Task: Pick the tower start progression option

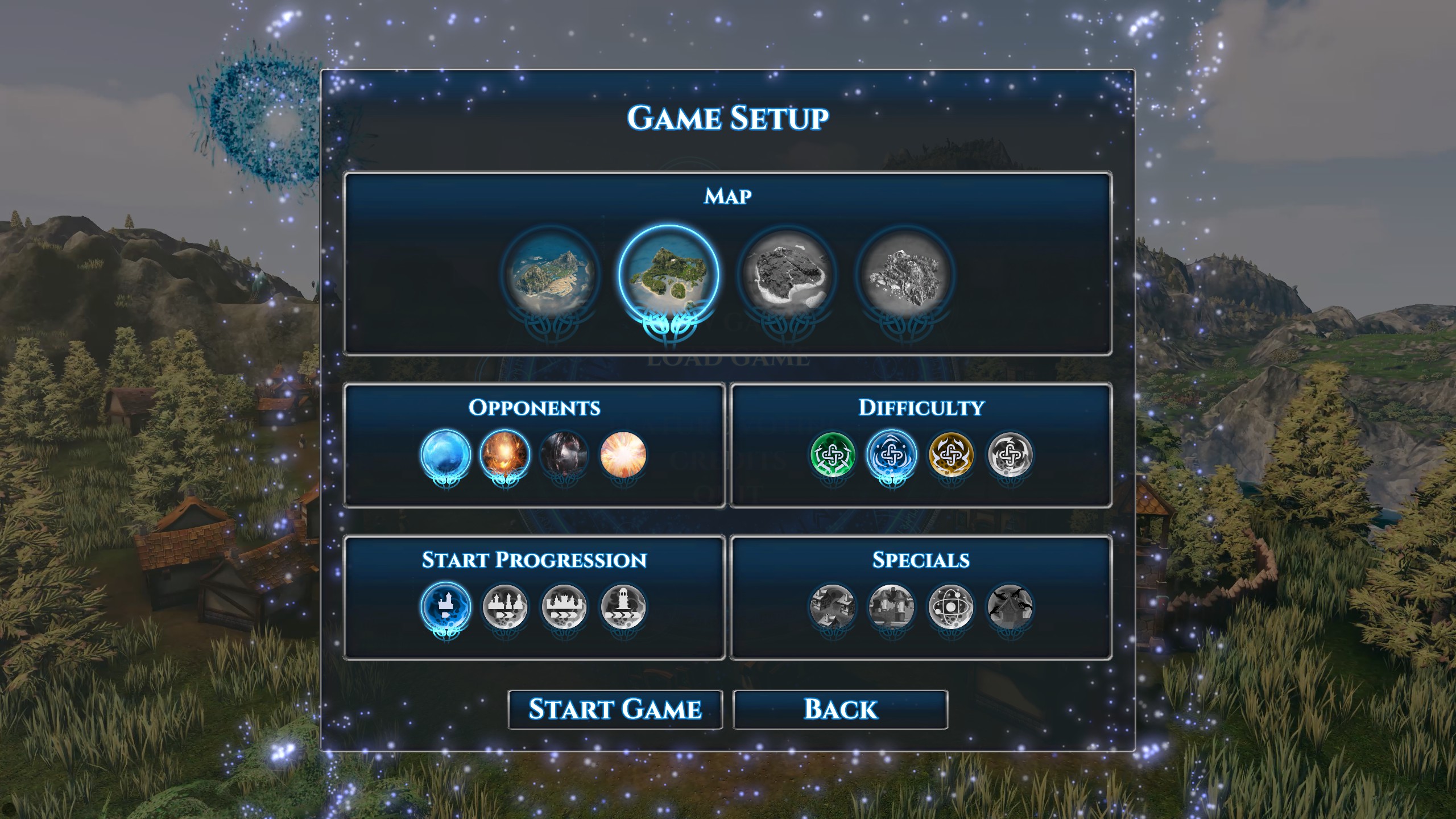Action: (623, 607)
